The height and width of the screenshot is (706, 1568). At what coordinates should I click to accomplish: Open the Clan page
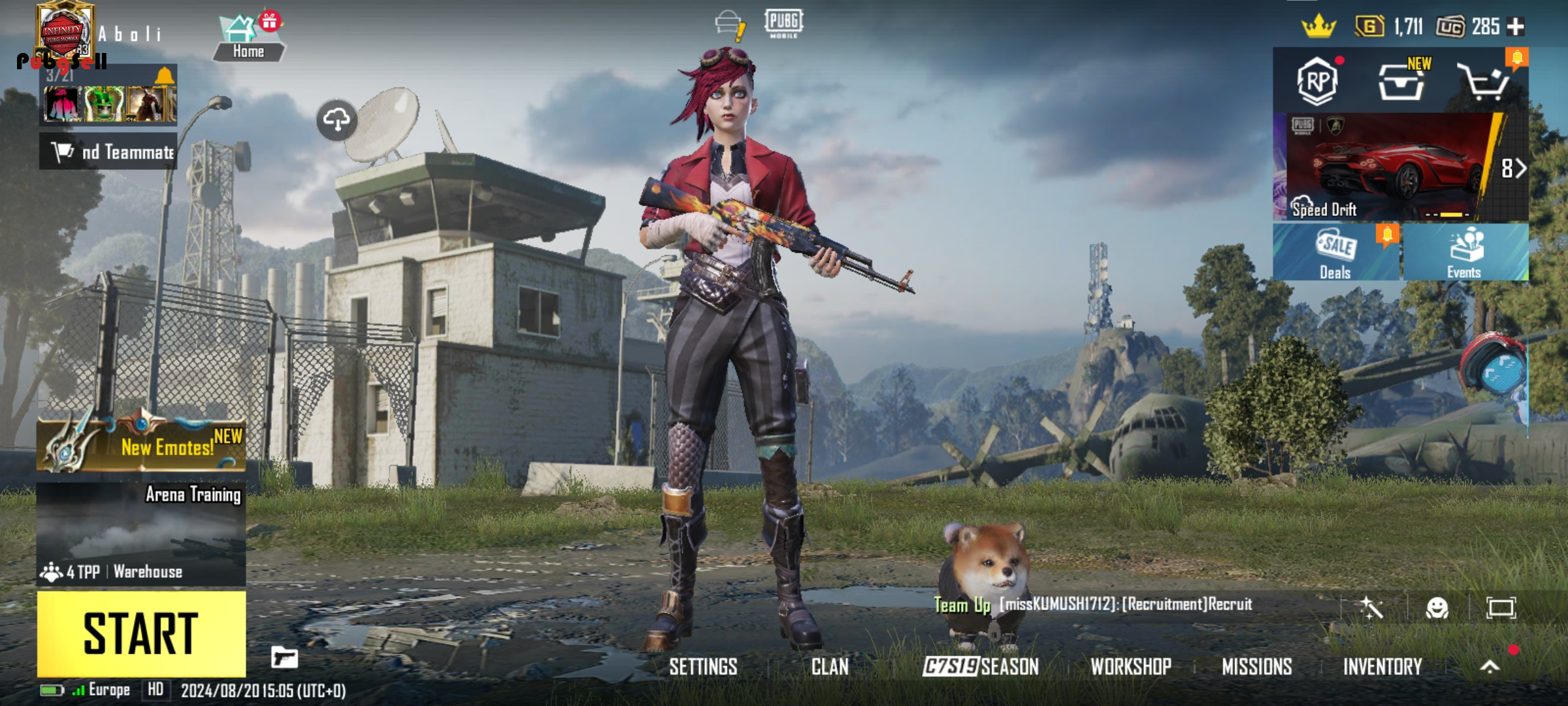click(830, 667)
